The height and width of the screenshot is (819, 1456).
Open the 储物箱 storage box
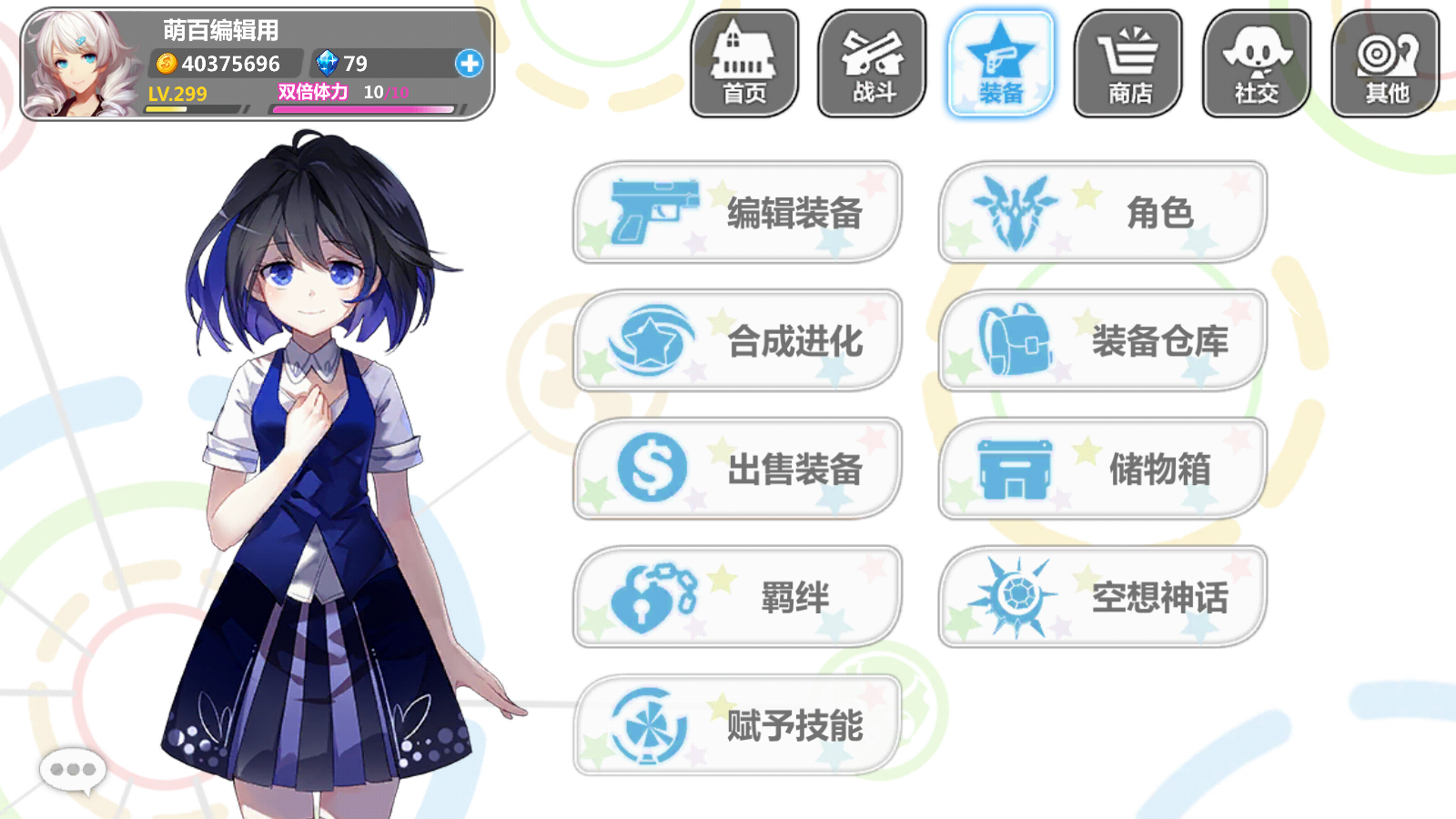pos(1102,470)
